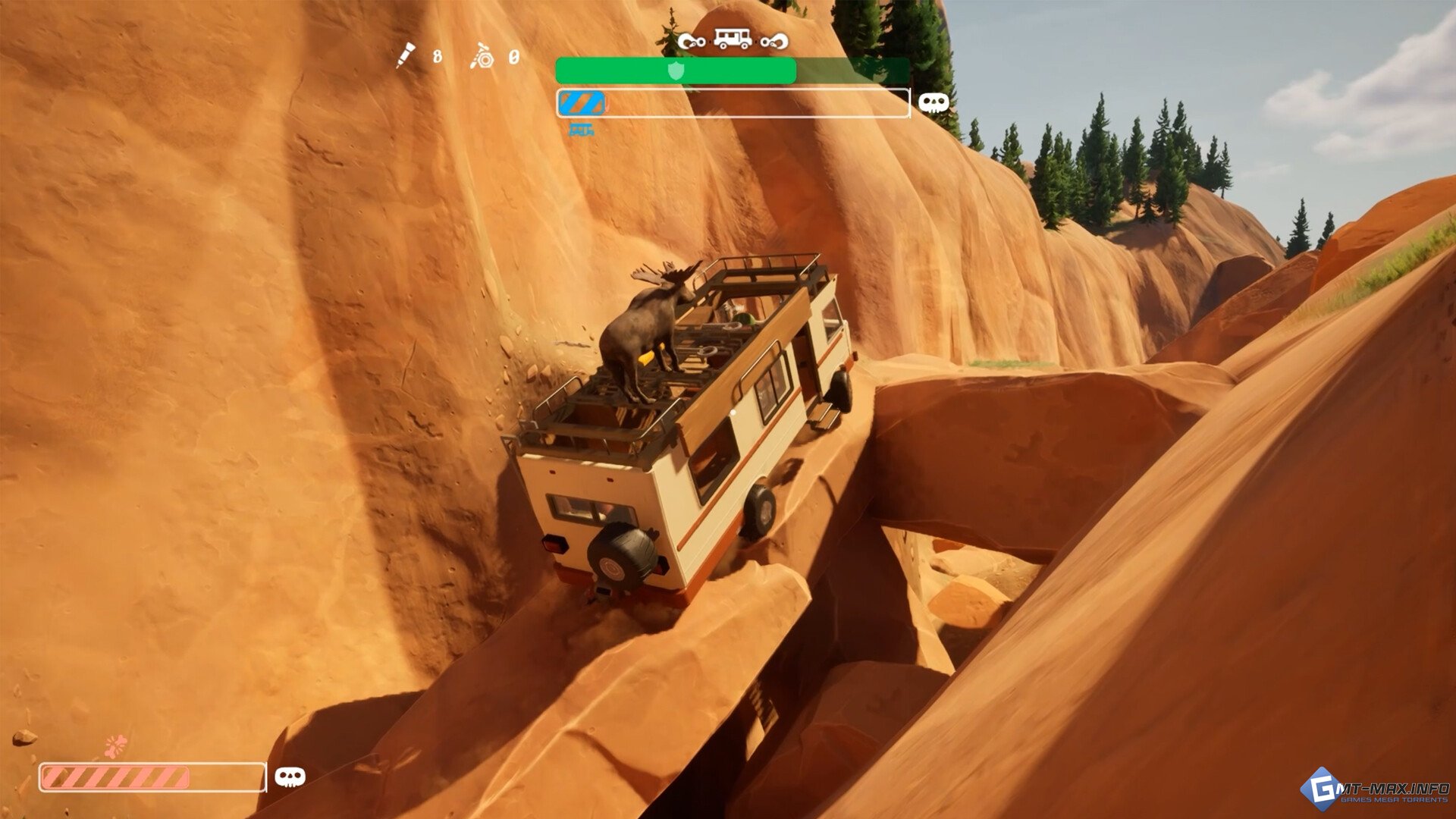
Task: Click the green shield emblem on the bar
Action: [676, 71]
